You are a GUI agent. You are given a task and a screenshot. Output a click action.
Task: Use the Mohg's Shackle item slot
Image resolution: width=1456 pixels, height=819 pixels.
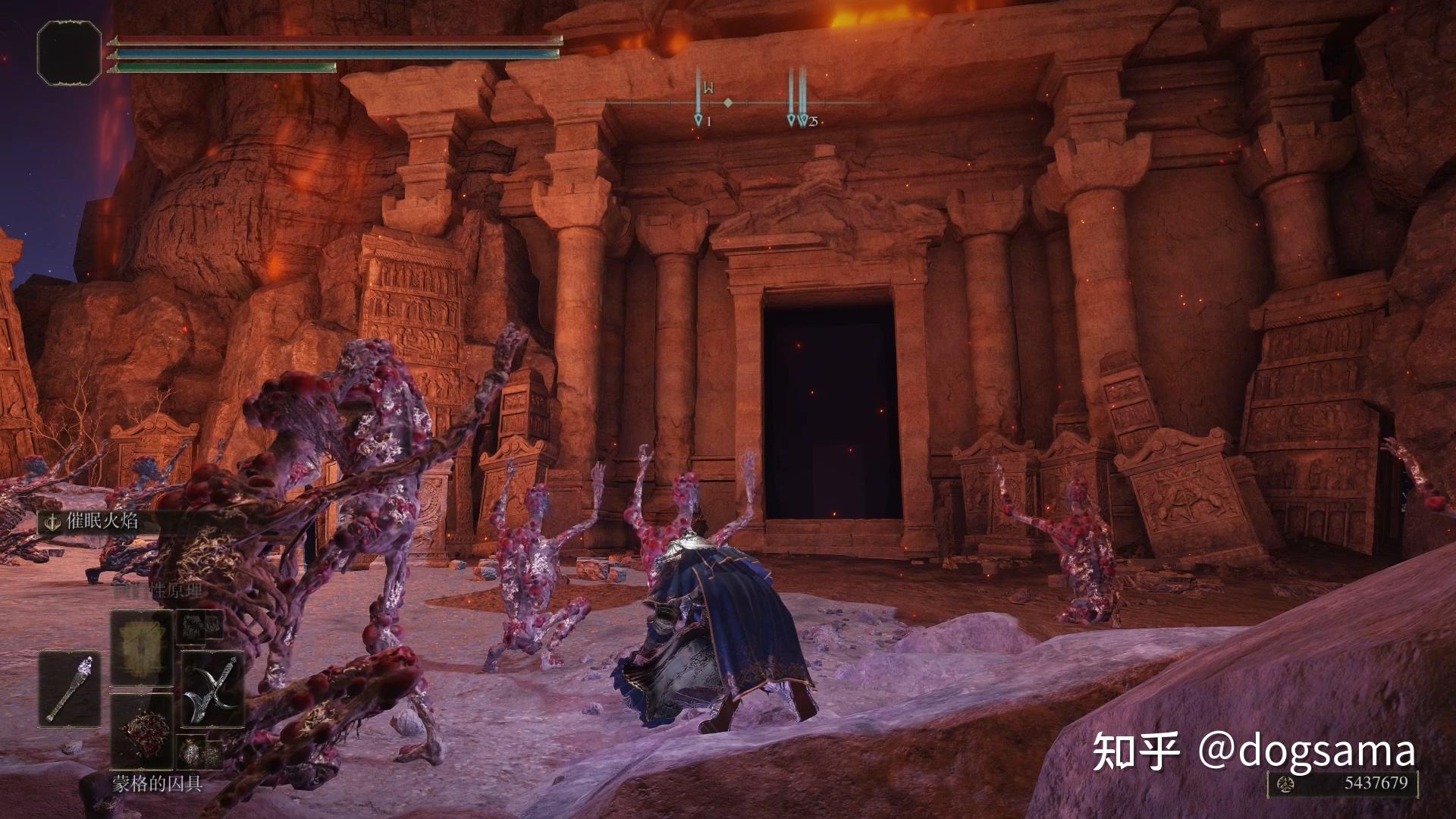141,730
